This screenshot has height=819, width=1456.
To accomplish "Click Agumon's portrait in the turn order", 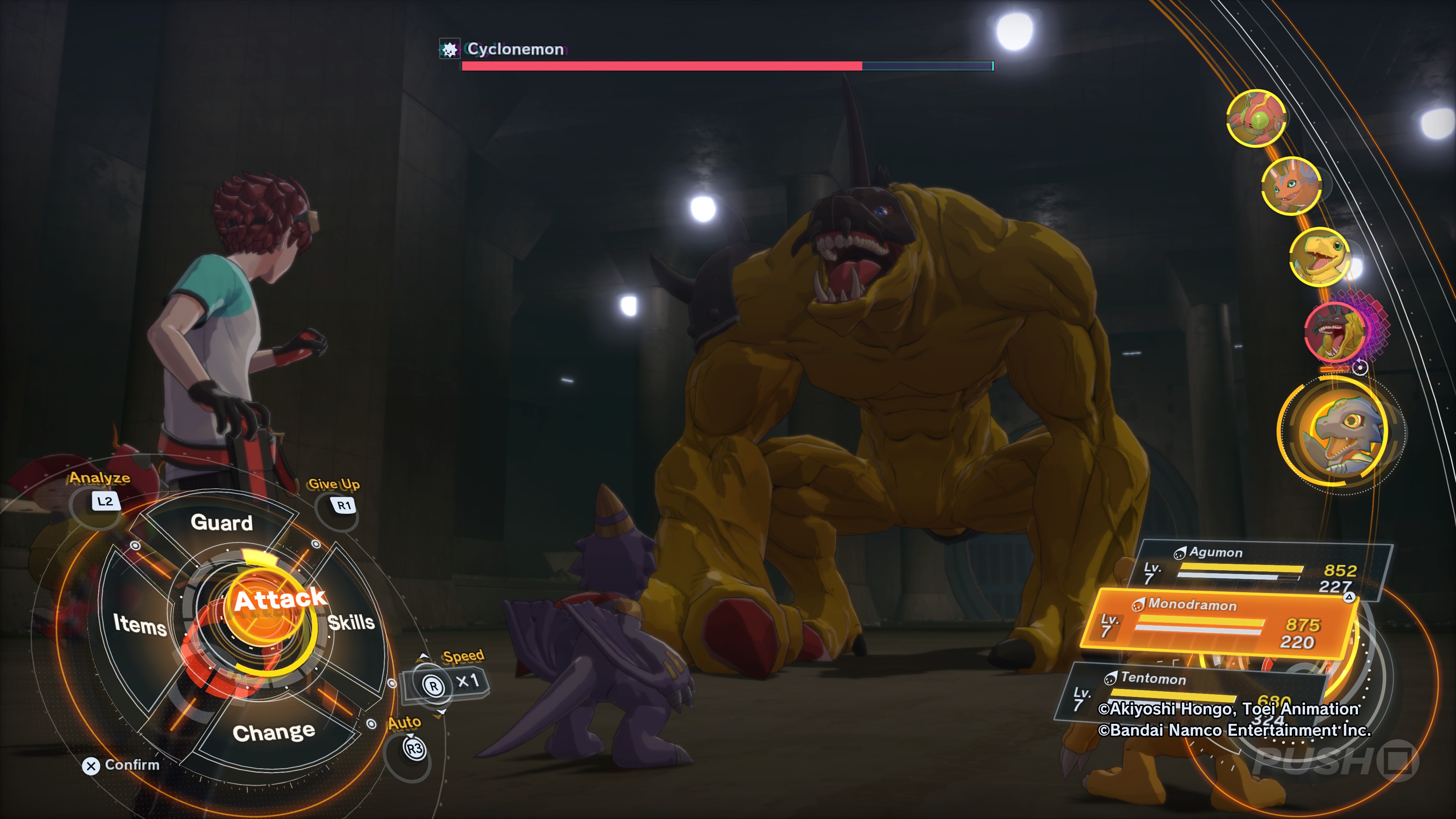I will point(1319,257).
